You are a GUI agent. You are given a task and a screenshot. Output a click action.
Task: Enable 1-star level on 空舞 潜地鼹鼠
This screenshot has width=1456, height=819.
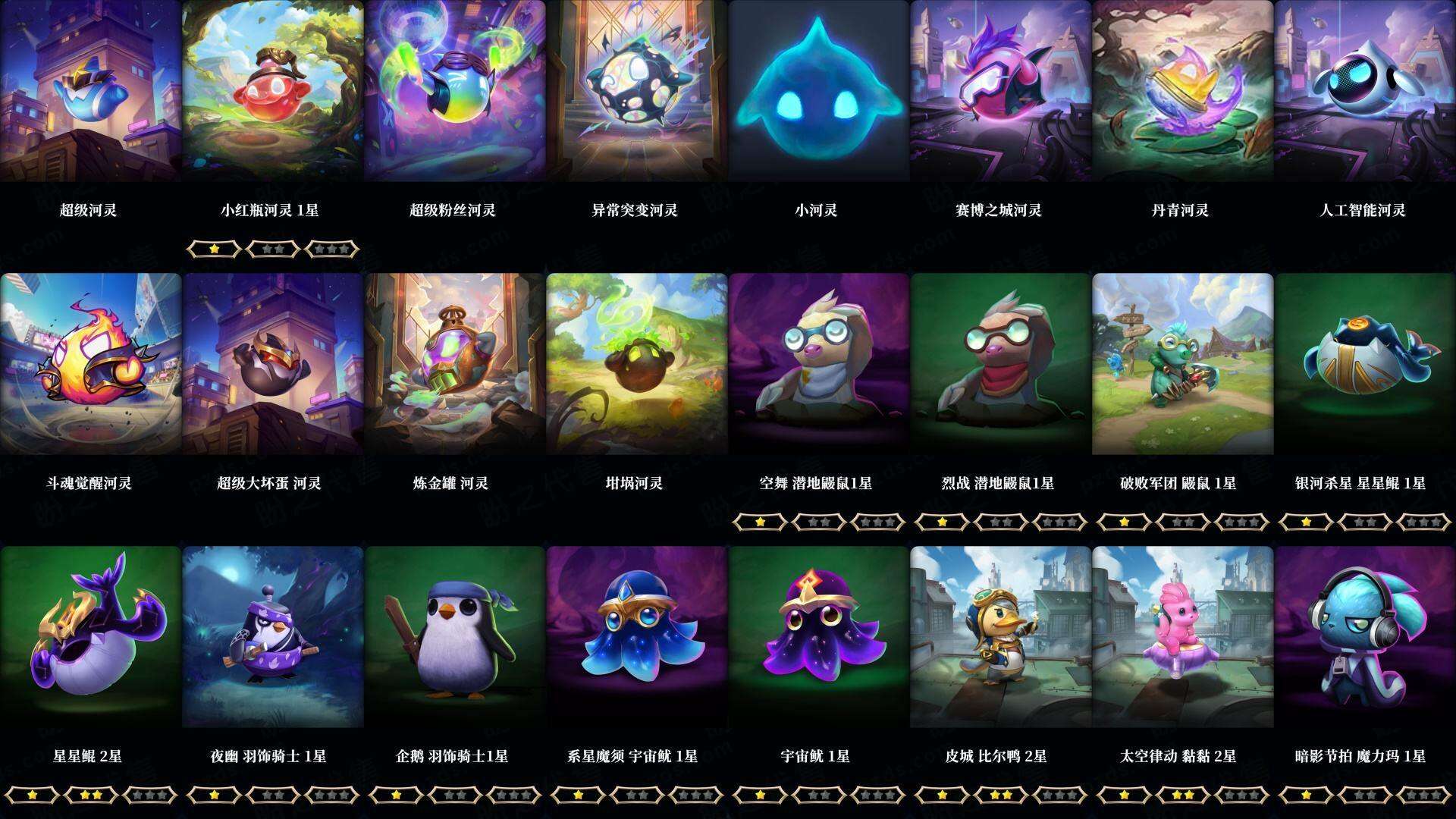[761, 522]
